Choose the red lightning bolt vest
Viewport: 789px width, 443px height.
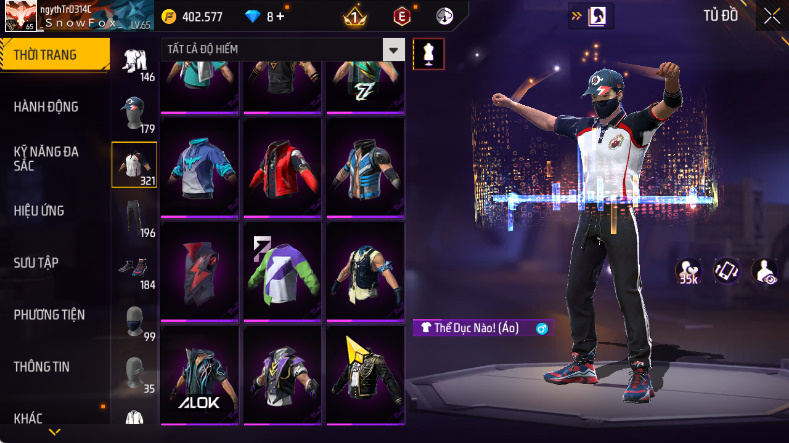tap(200, 269)
